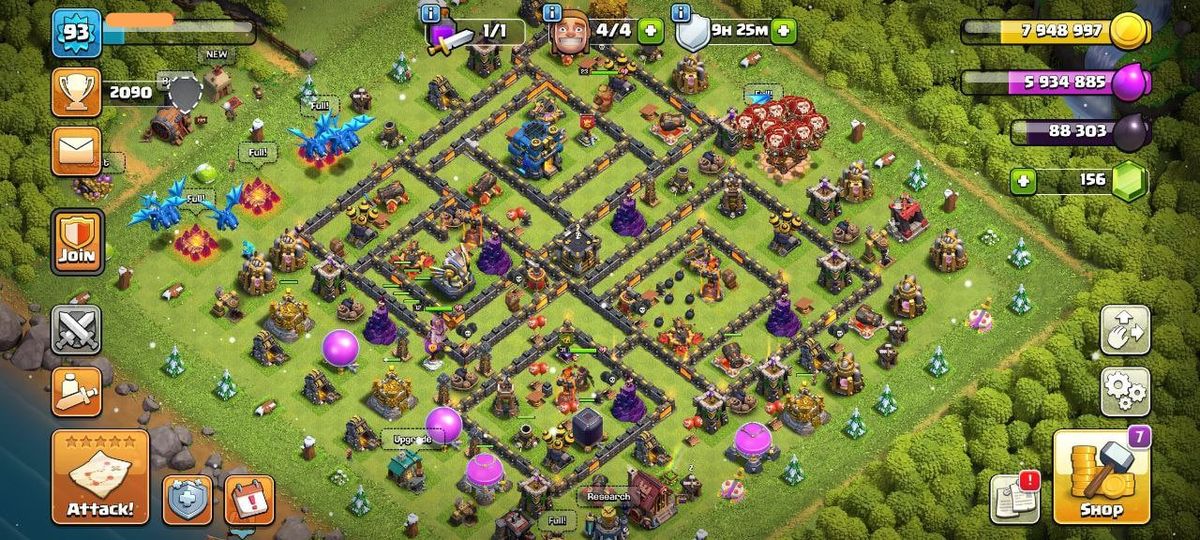The height and width of the screenshot is (540, 1200).
Task: Open the layout editor button
Action: coord(1125,329)
